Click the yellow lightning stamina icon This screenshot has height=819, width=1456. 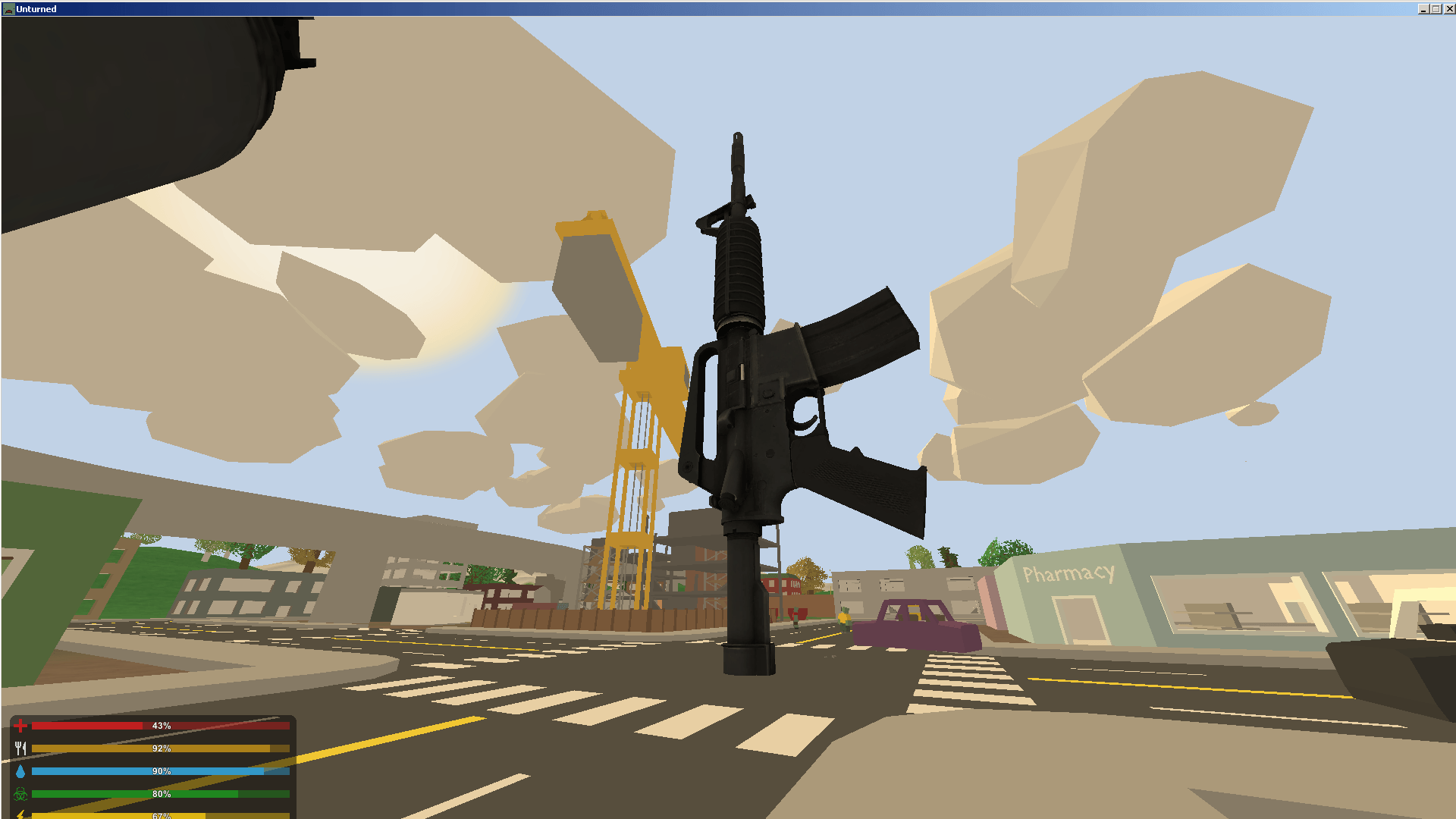coord(22,815)
